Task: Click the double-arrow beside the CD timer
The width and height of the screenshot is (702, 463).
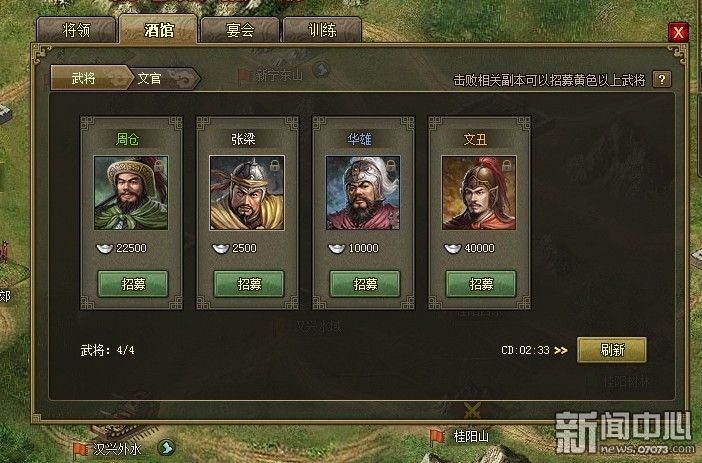Action: pos(561,351)
